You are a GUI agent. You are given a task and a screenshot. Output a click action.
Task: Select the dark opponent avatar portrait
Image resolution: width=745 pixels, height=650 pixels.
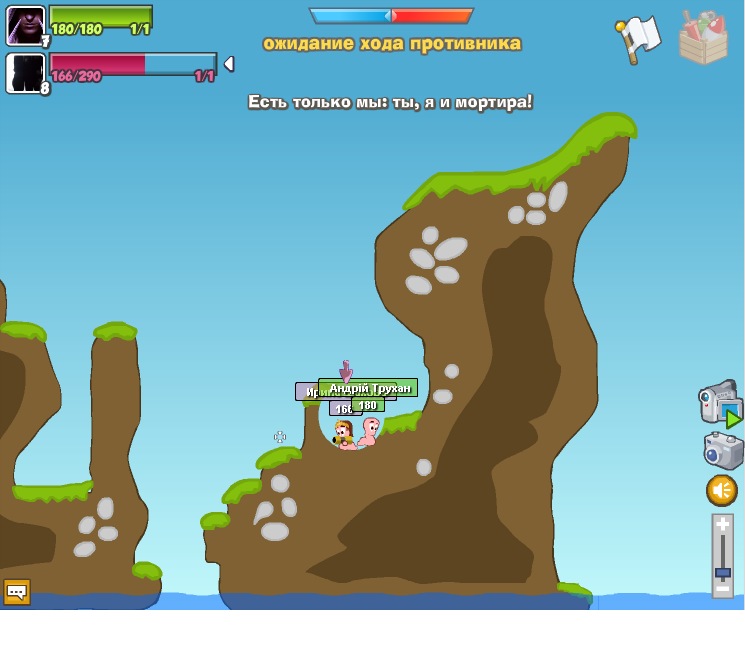[x=25, y=73]
